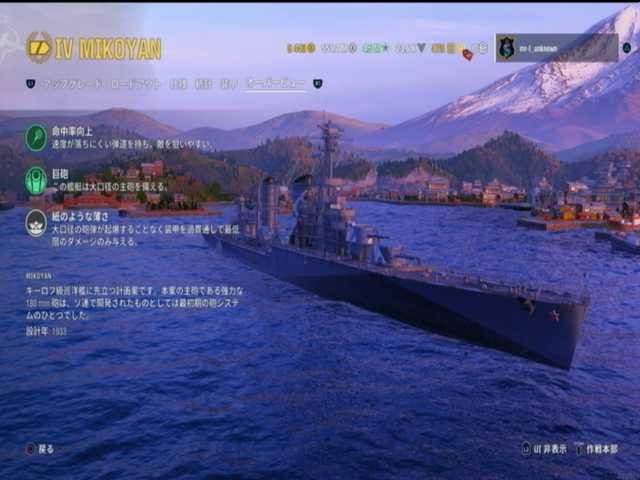Screen dimensions: 640x480
Task: Select the オーバービュー (Overview) tab
Action: 277,84
